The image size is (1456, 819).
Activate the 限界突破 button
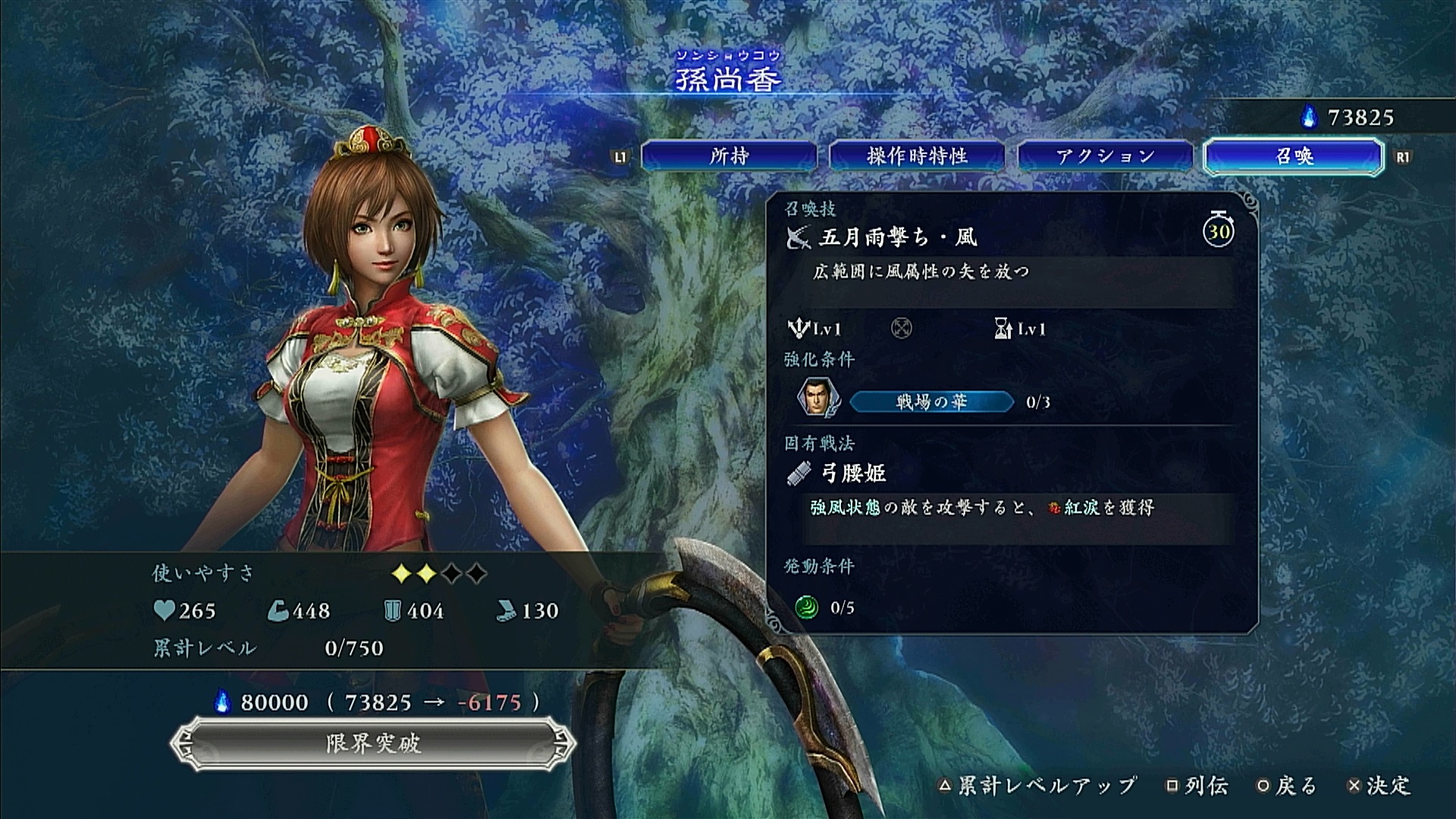pos(372,743)
